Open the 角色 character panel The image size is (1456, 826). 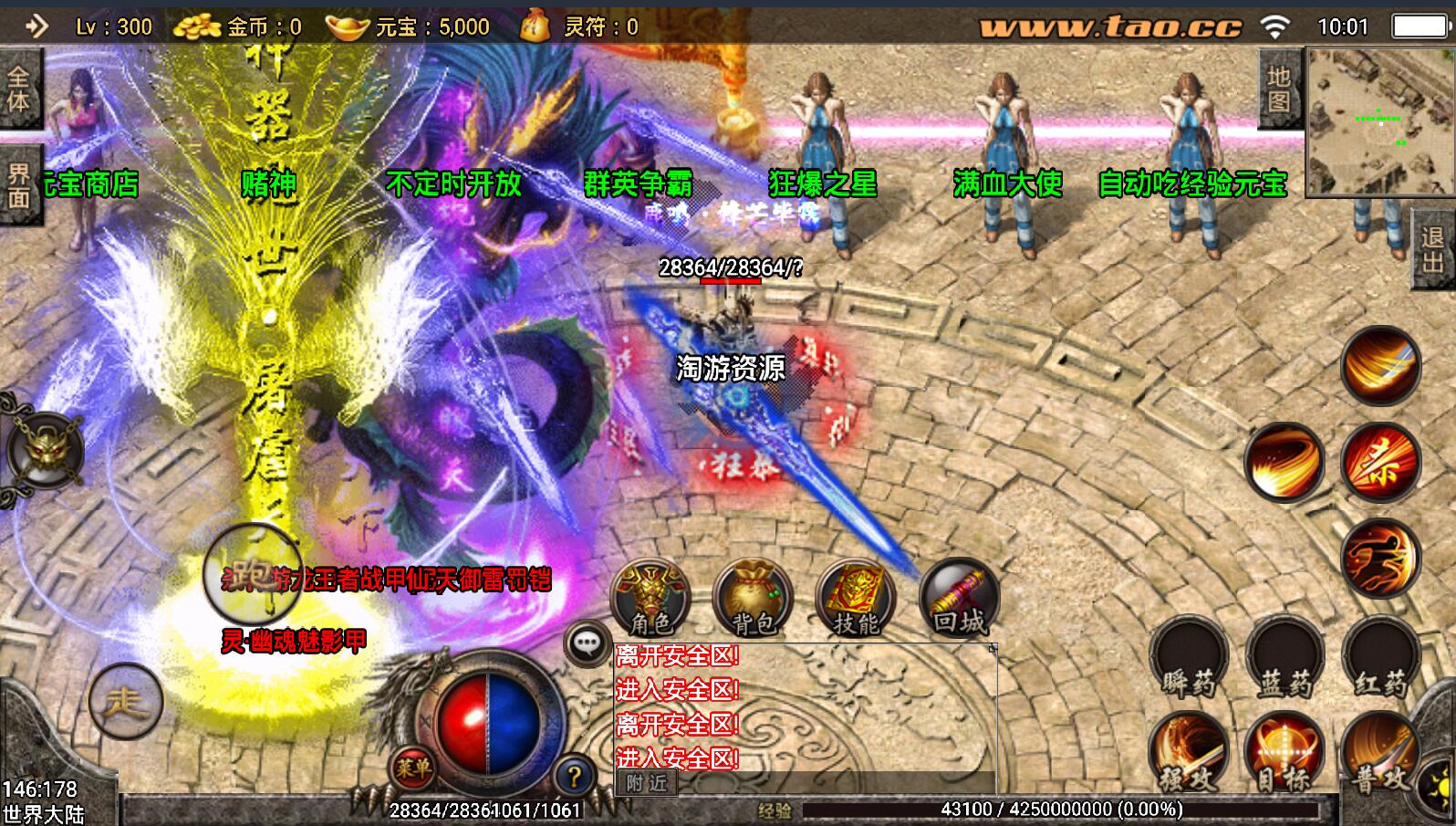(x=650, y=598)
